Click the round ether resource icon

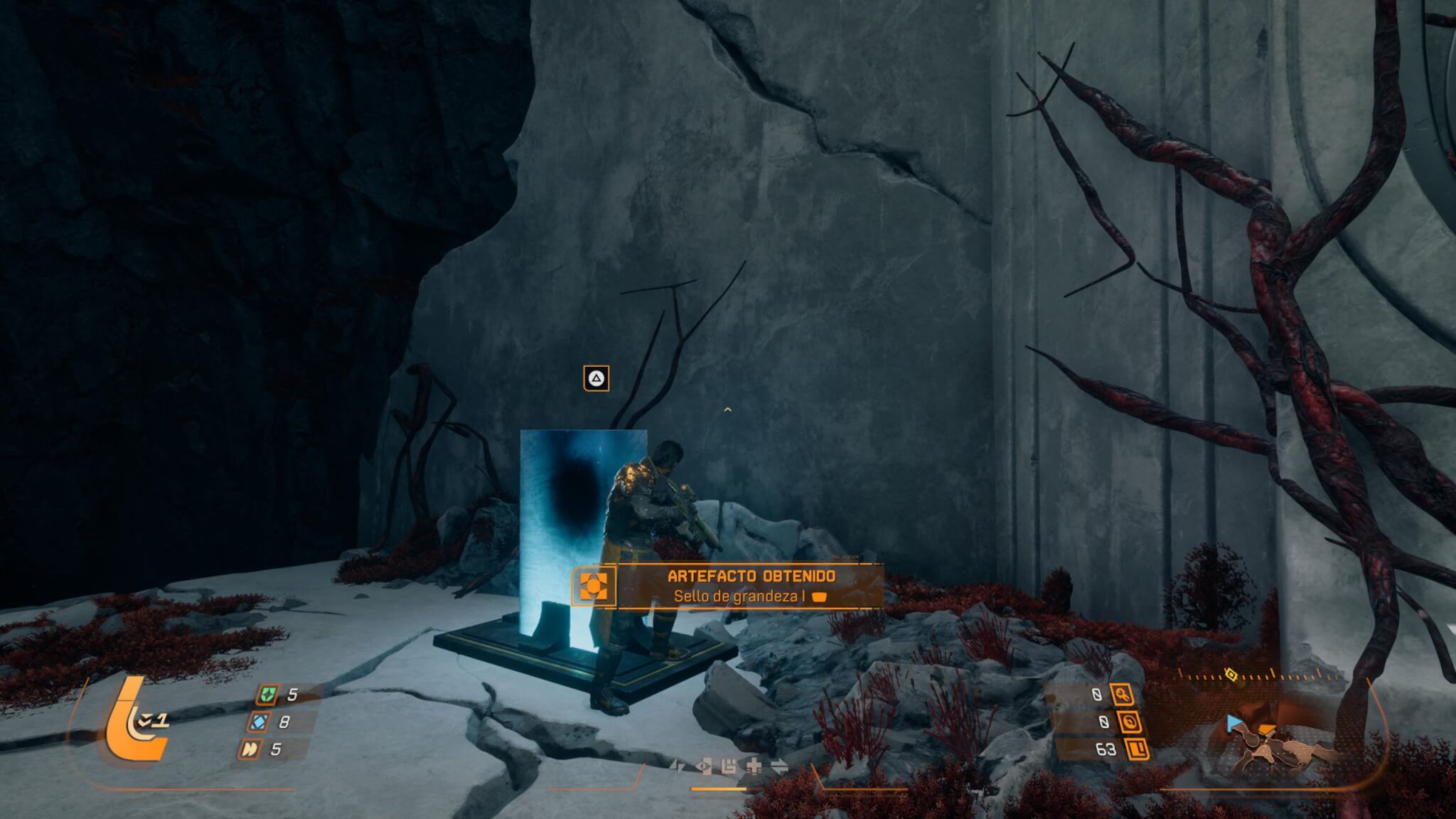1130,722
